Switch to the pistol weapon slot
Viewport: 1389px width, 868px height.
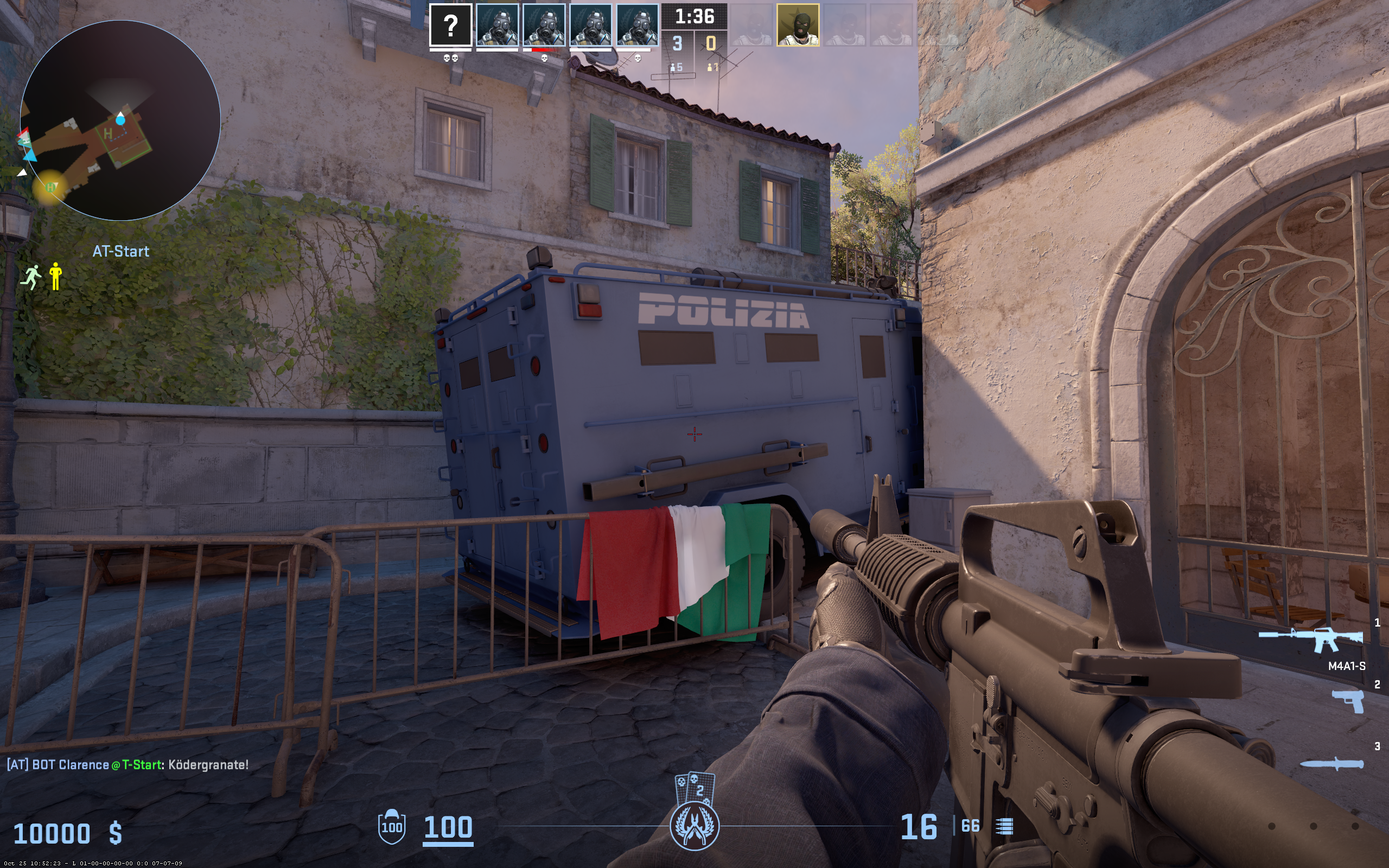(x=1348, y=701)
